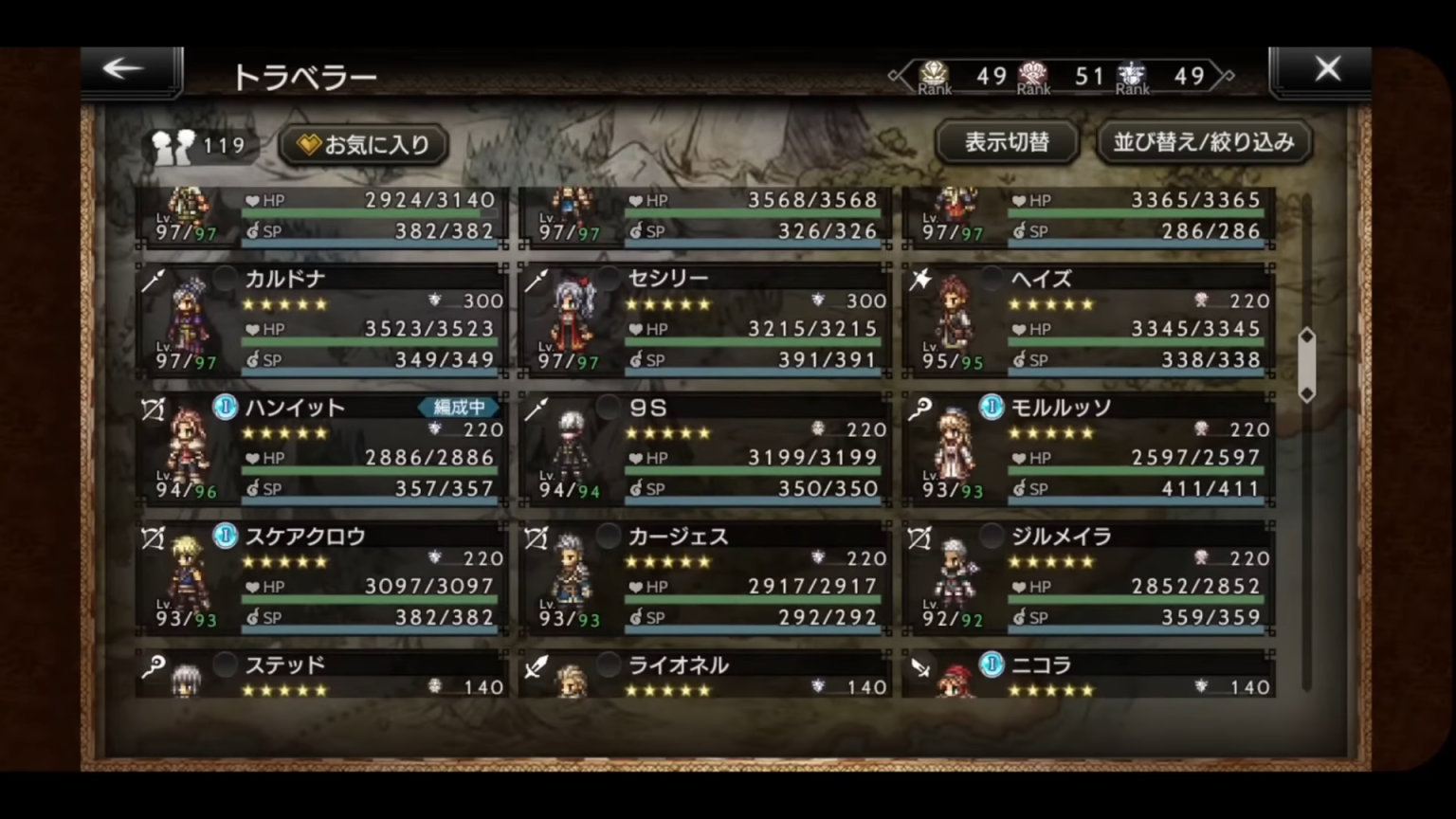Tap the blue fame Rank emblem on the right

coord(1132,71)
